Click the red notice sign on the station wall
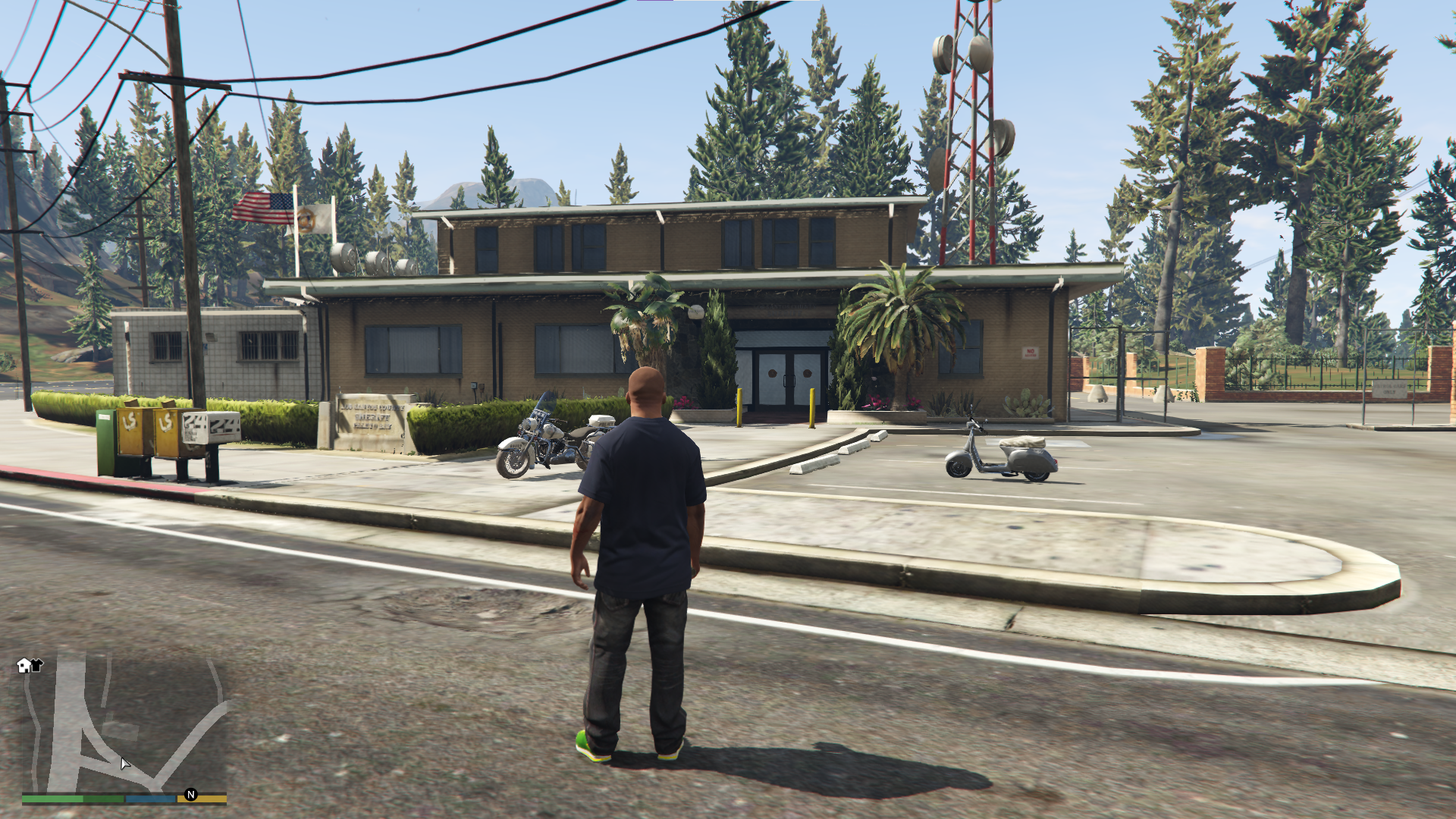This screenshot has height=819, width=1456. tap(1030, 352)
